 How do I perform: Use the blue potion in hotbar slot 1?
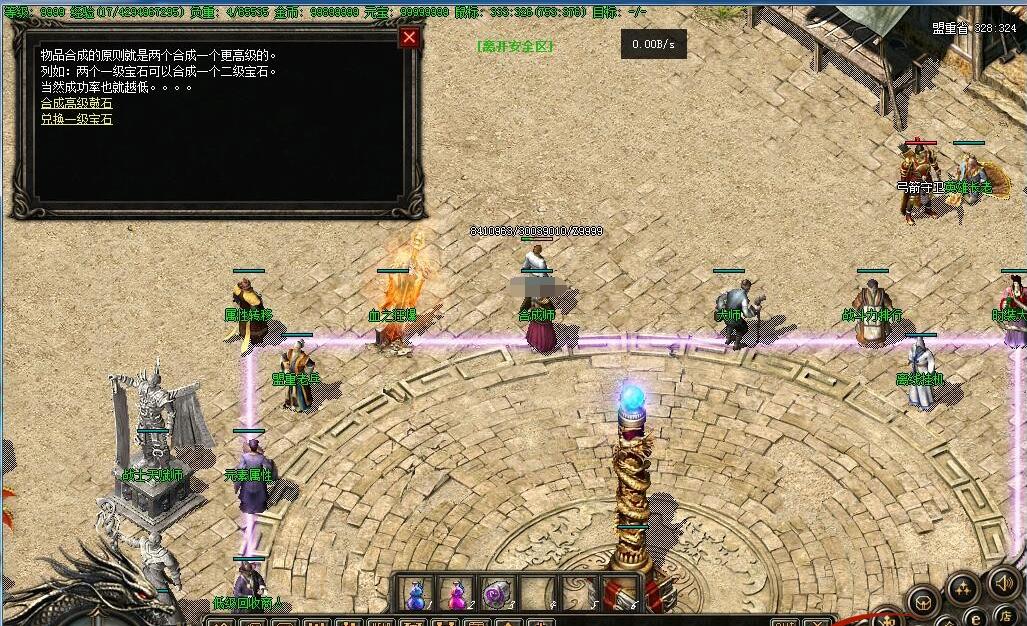[416, 594]
